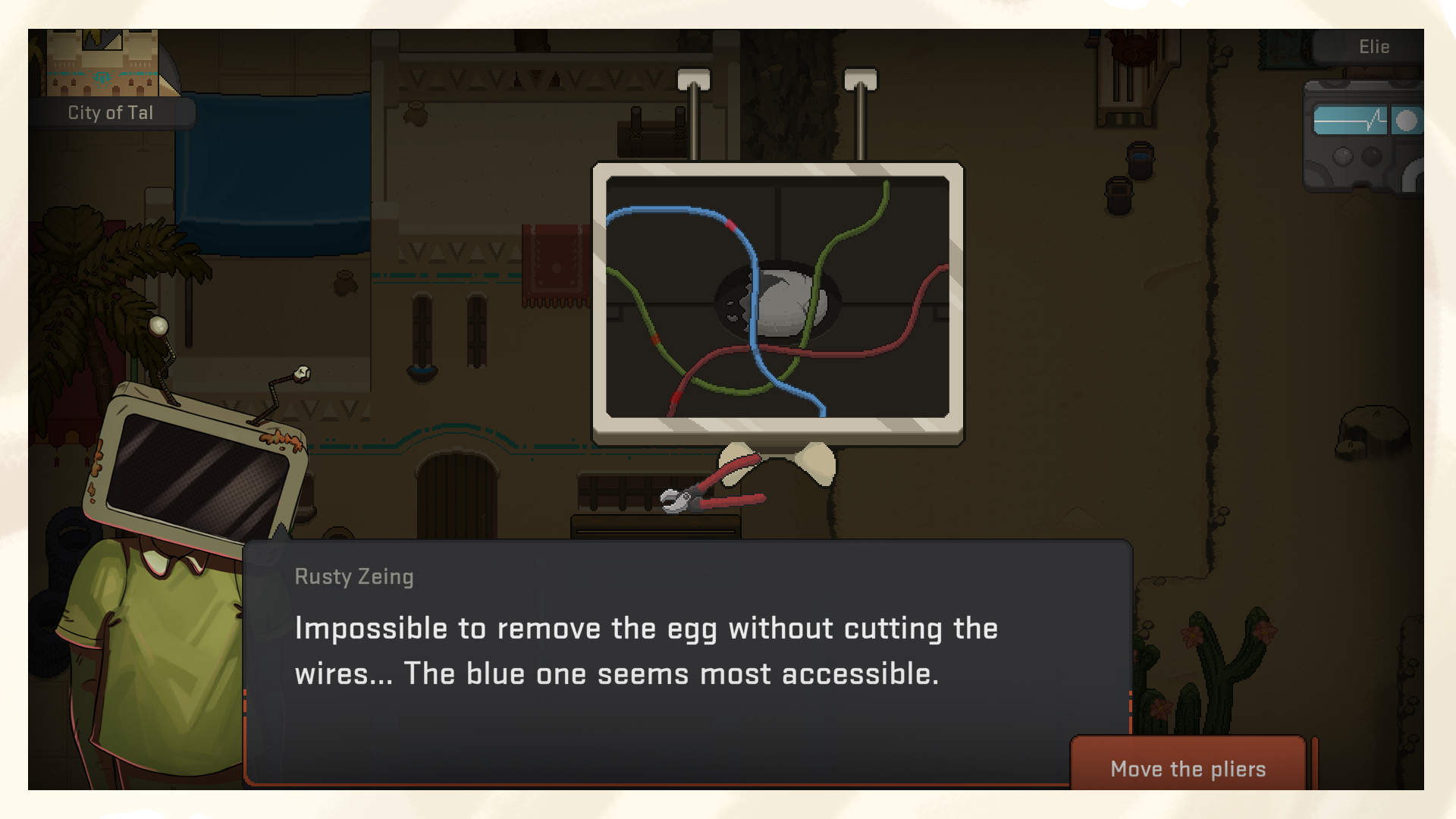Click the Rusty Zeing dialogue text box
Image resolution: width=1456 pixels, height=819 pixels.
[x=652, y=652]
